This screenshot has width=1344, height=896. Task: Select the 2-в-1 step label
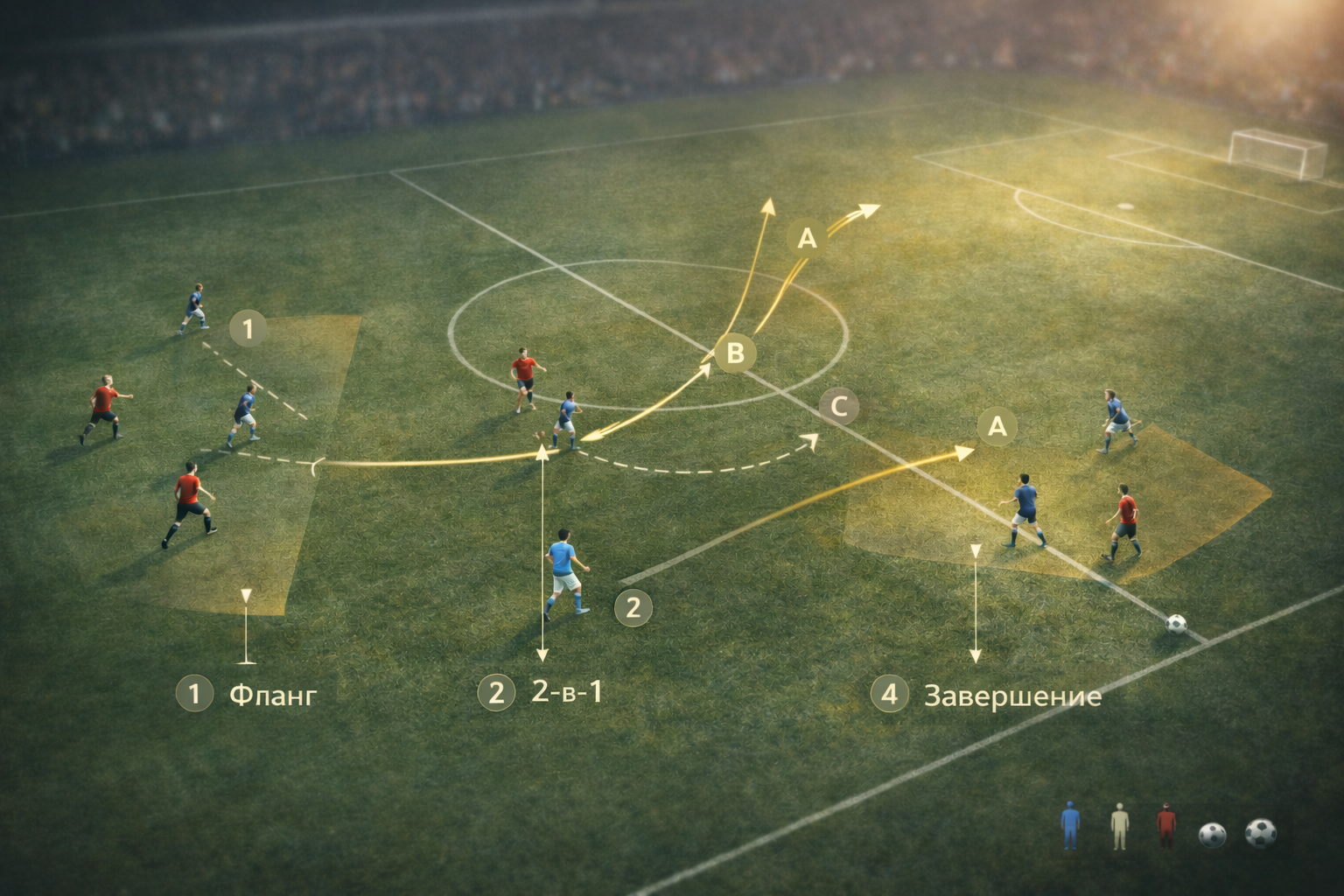click(x=566, y=692)
